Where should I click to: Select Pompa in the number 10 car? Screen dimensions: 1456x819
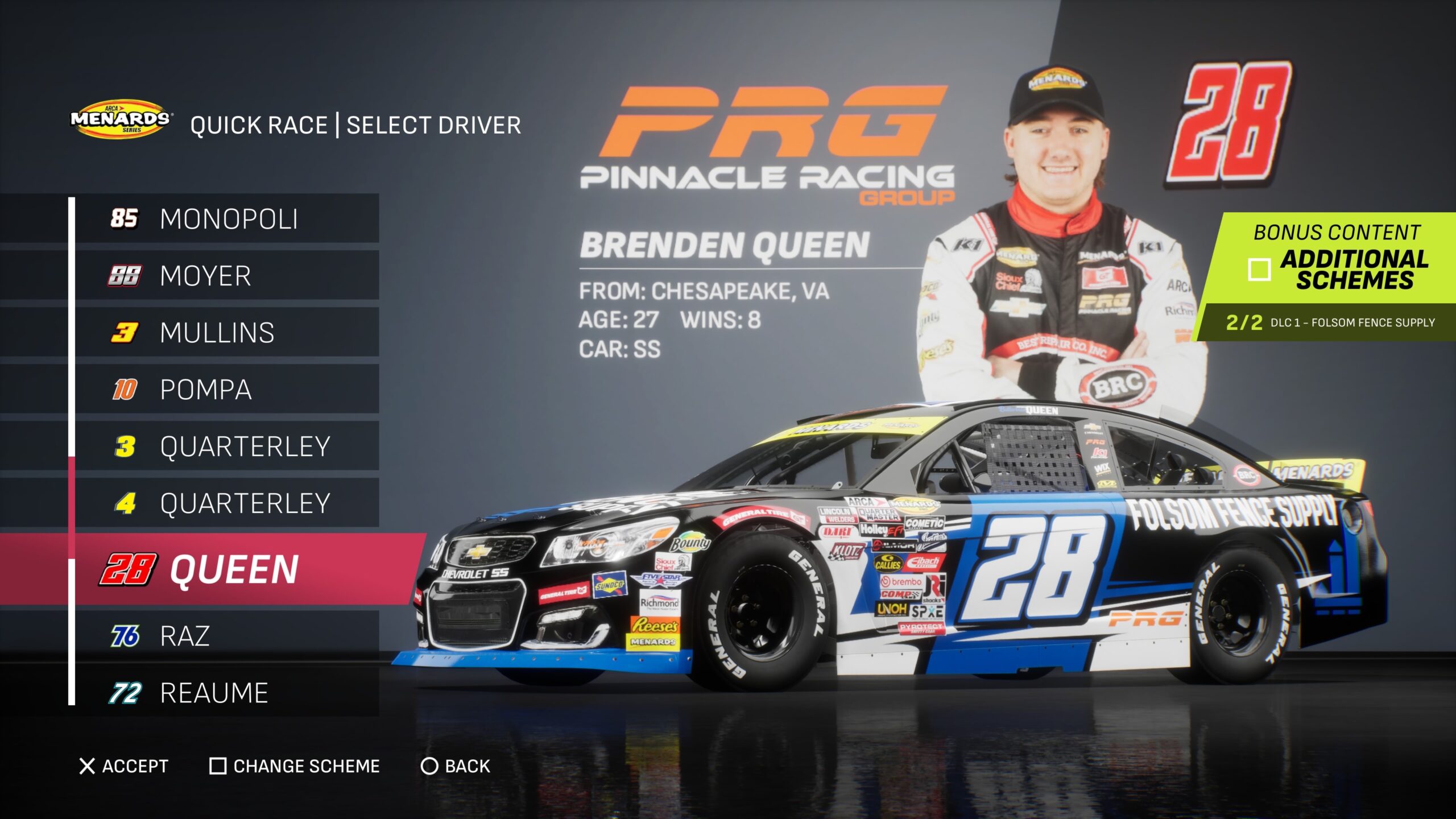[x=227, y=390]
